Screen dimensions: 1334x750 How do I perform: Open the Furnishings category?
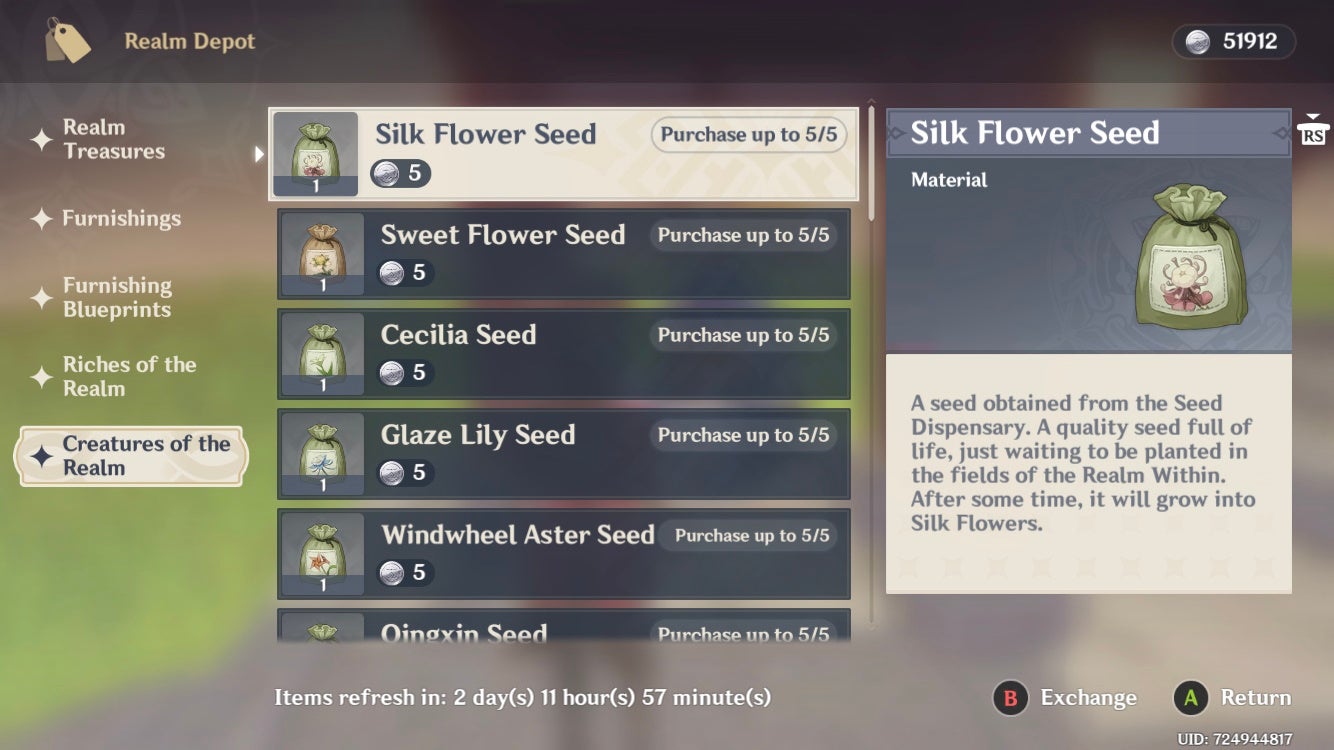tap(120, 218)
